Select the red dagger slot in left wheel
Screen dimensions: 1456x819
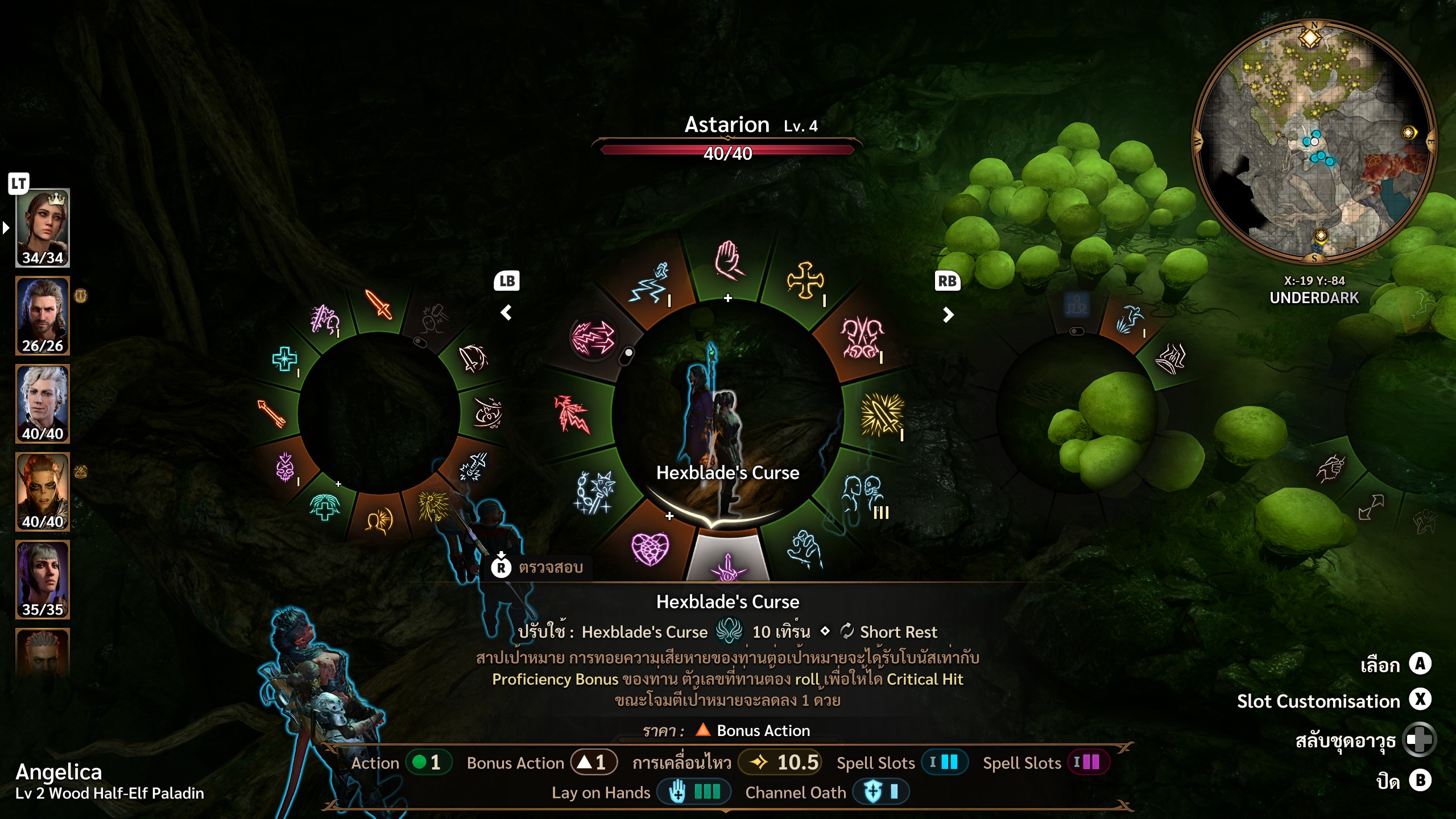(379, 304)
